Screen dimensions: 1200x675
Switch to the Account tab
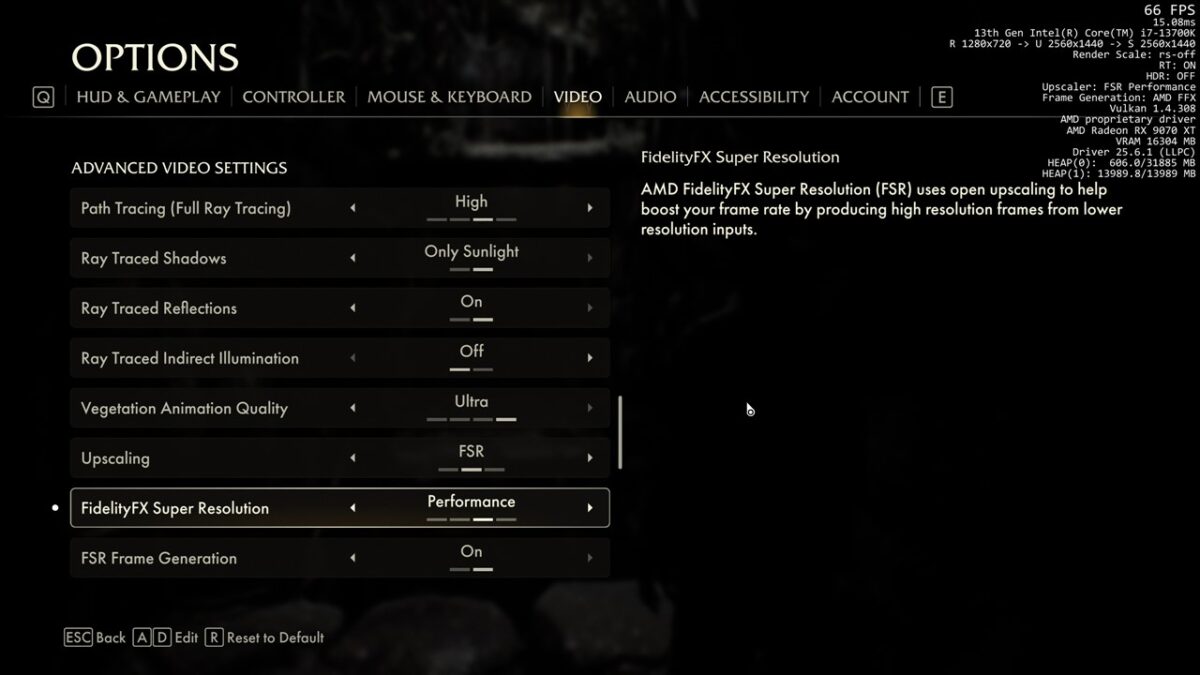click(870, 97)
